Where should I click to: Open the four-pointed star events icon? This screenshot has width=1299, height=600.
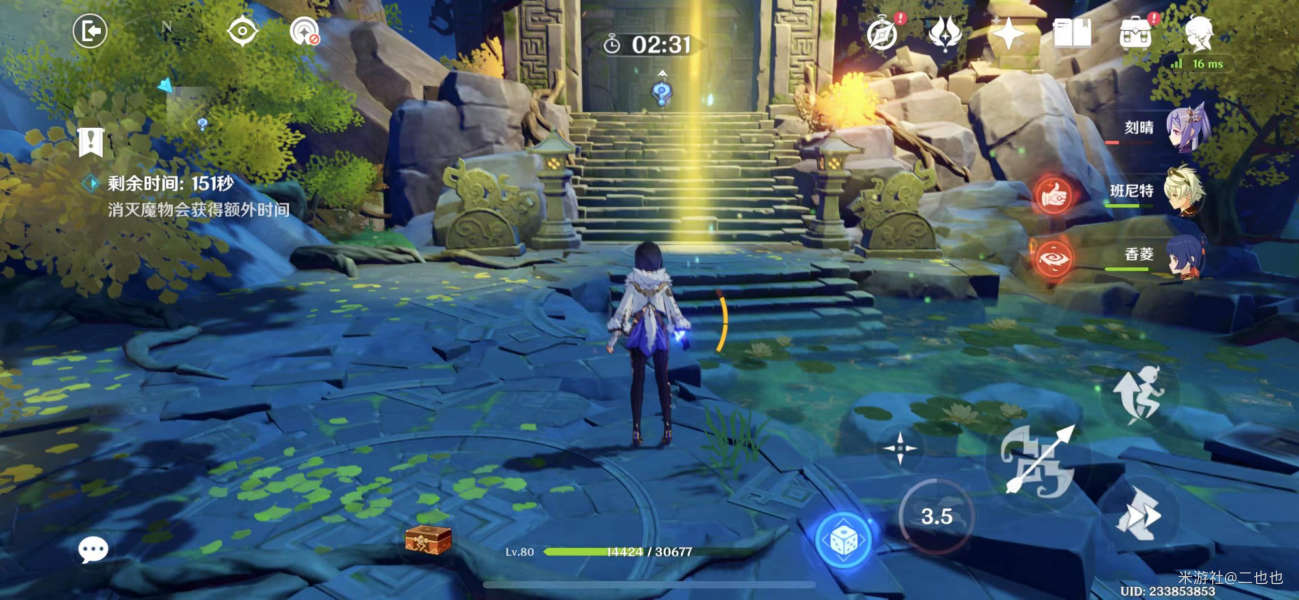click(x=1007, y=34)
